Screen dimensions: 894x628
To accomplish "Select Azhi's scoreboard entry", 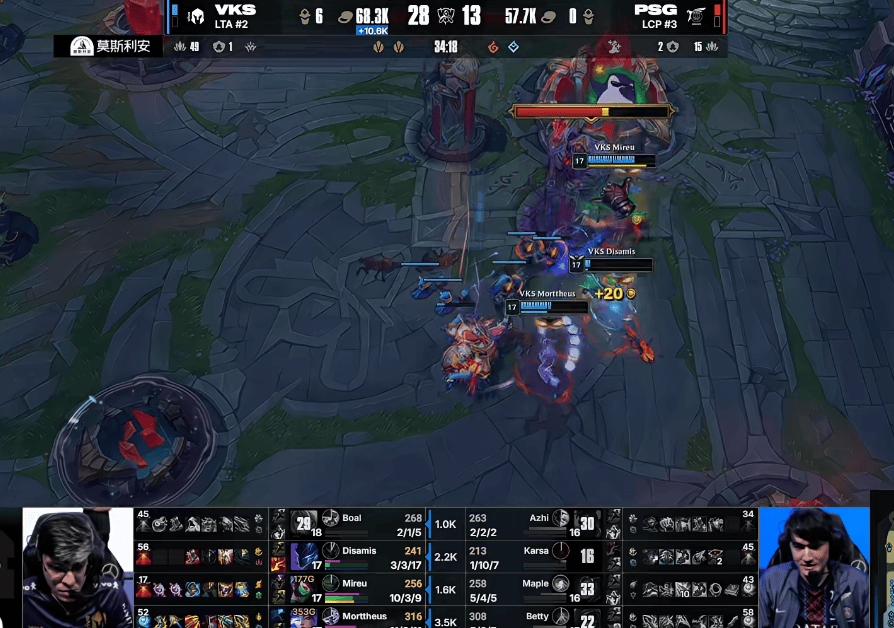I will pos(539,519).
